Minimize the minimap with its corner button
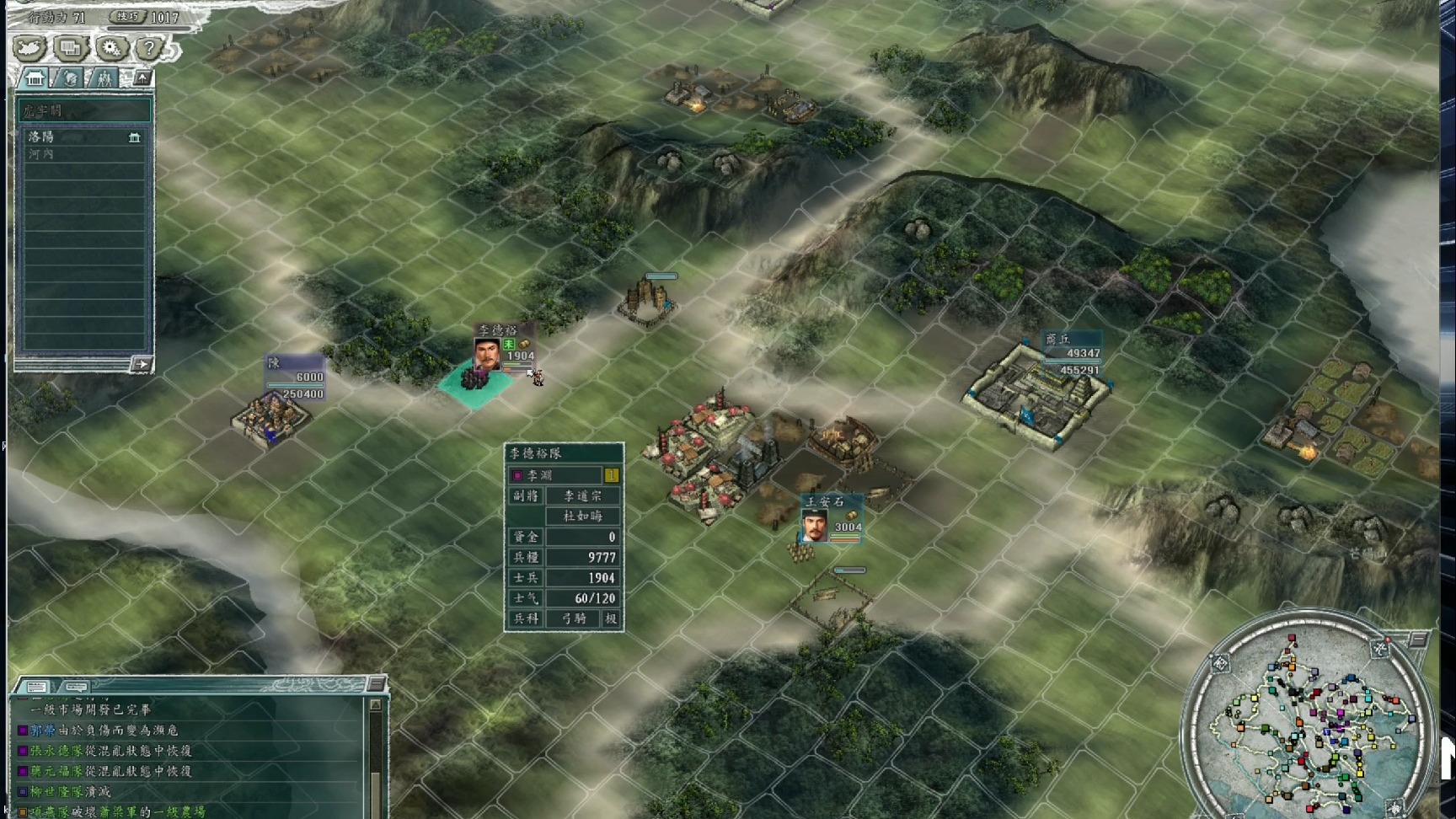Viewport: 1456px width, 819px height. point(1418,640)
